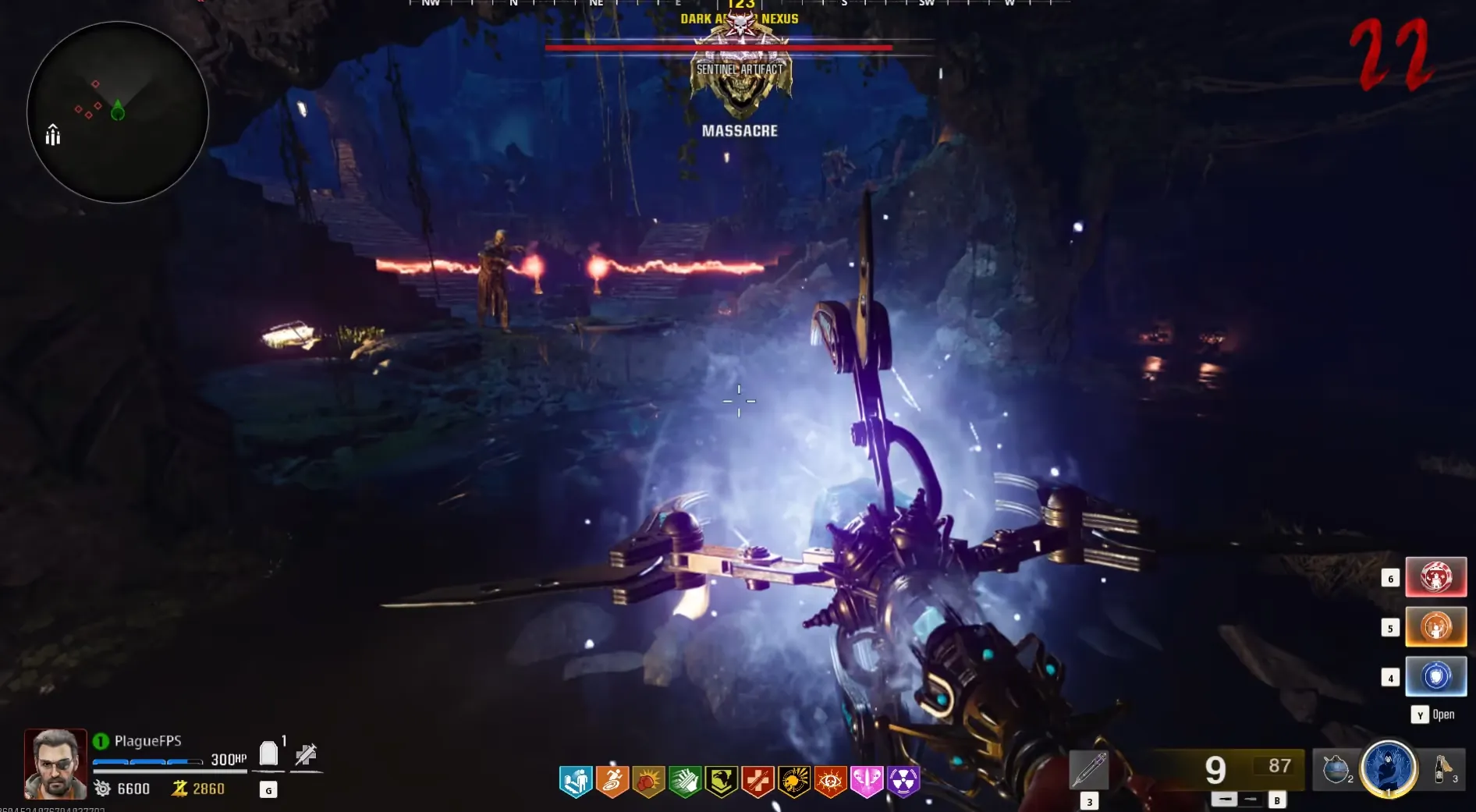Select the pink heart bullet perk
The width and height of the screenshot is (1476, 812).
[x=867, y=781]
